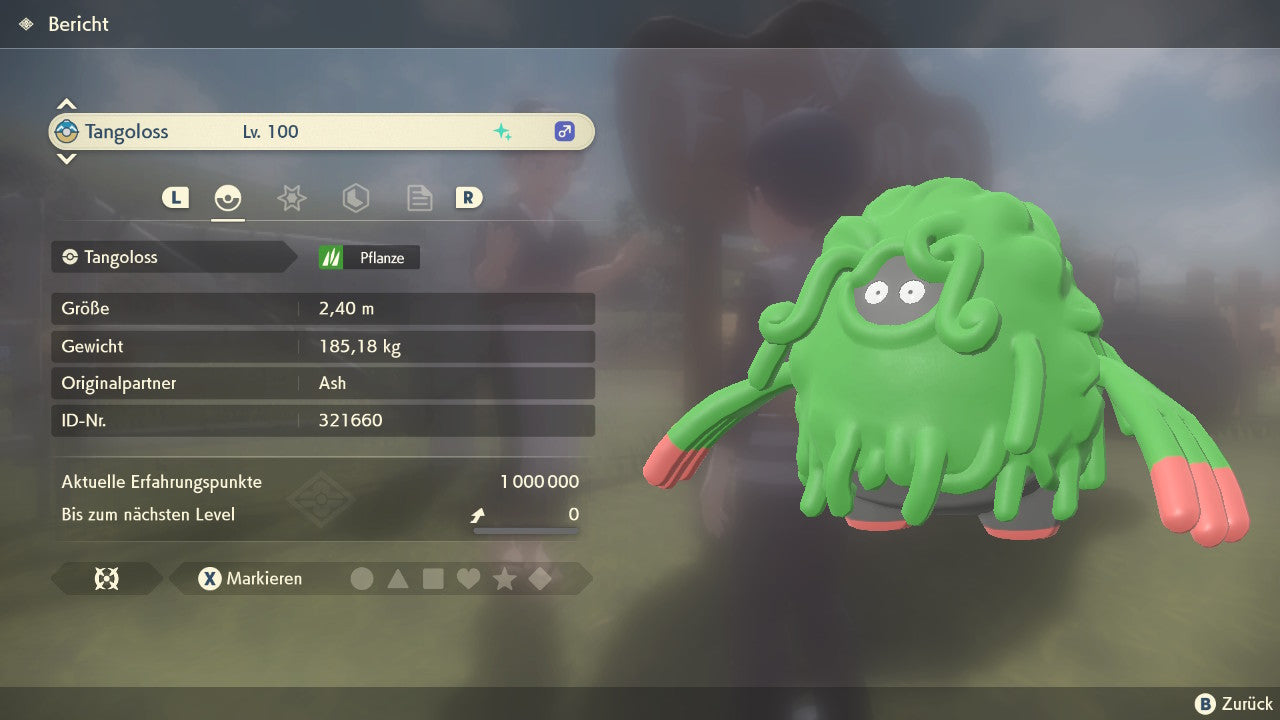The width and height of the screenshot is (1280, 720).
Task: Toggle the triangle marking
Action: (x=398, y=579)
